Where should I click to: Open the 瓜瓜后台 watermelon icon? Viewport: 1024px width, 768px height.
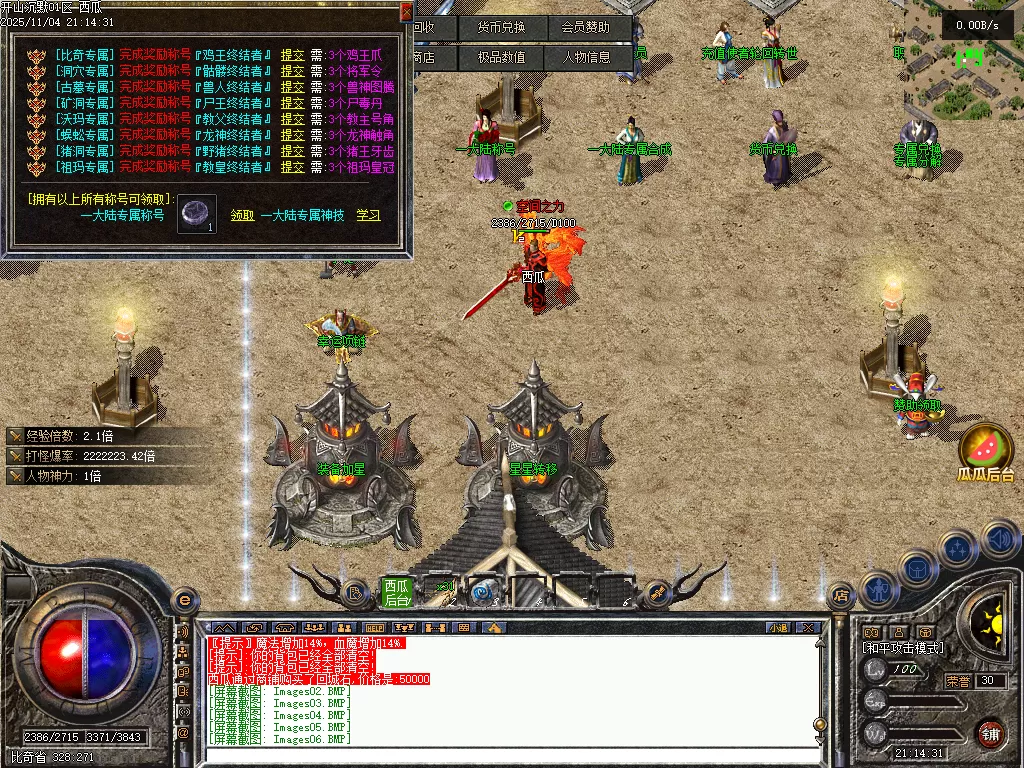(x=985, y=450)
